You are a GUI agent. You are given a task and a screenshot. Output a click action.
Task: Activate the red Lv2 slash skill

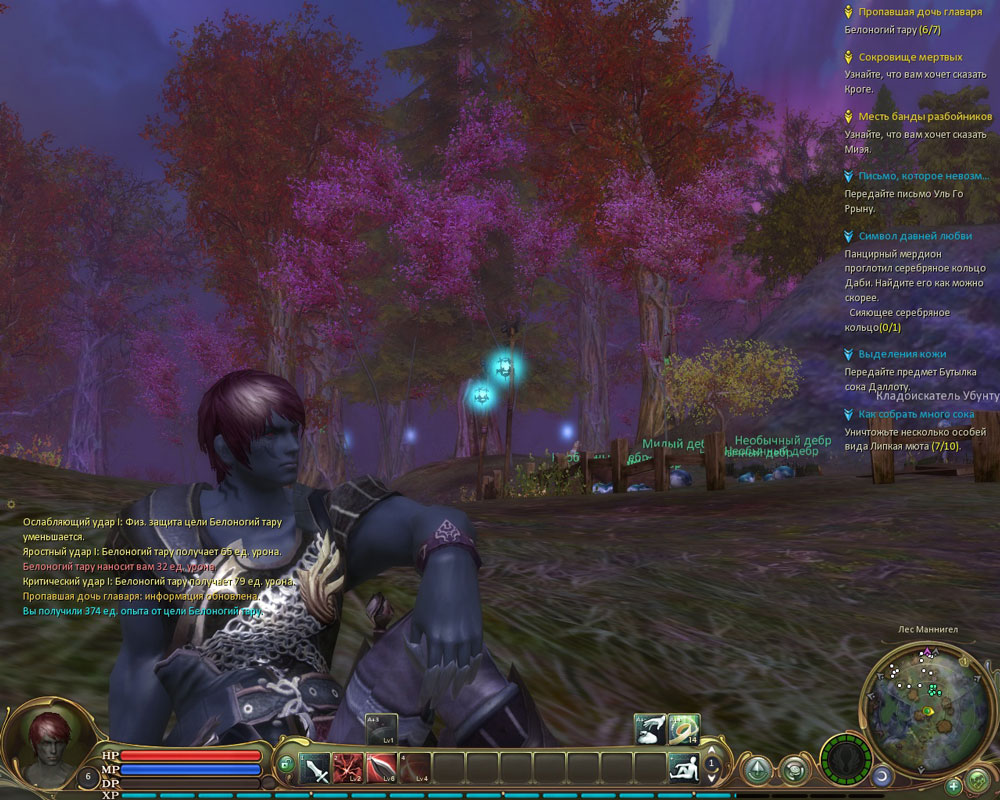pyautogui.click(x=348, y=769)
